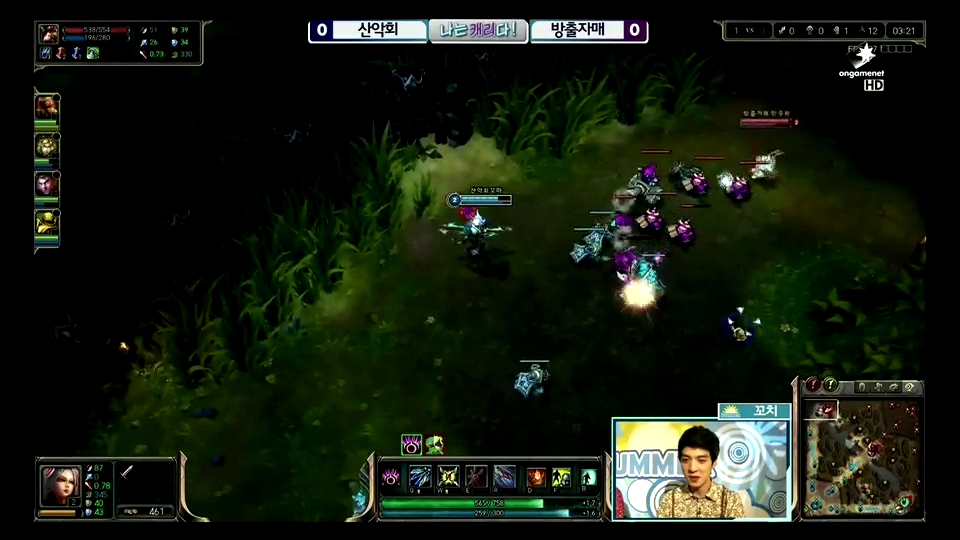
Task: Click the green hooded buff icon
Action: pos(434,444)
